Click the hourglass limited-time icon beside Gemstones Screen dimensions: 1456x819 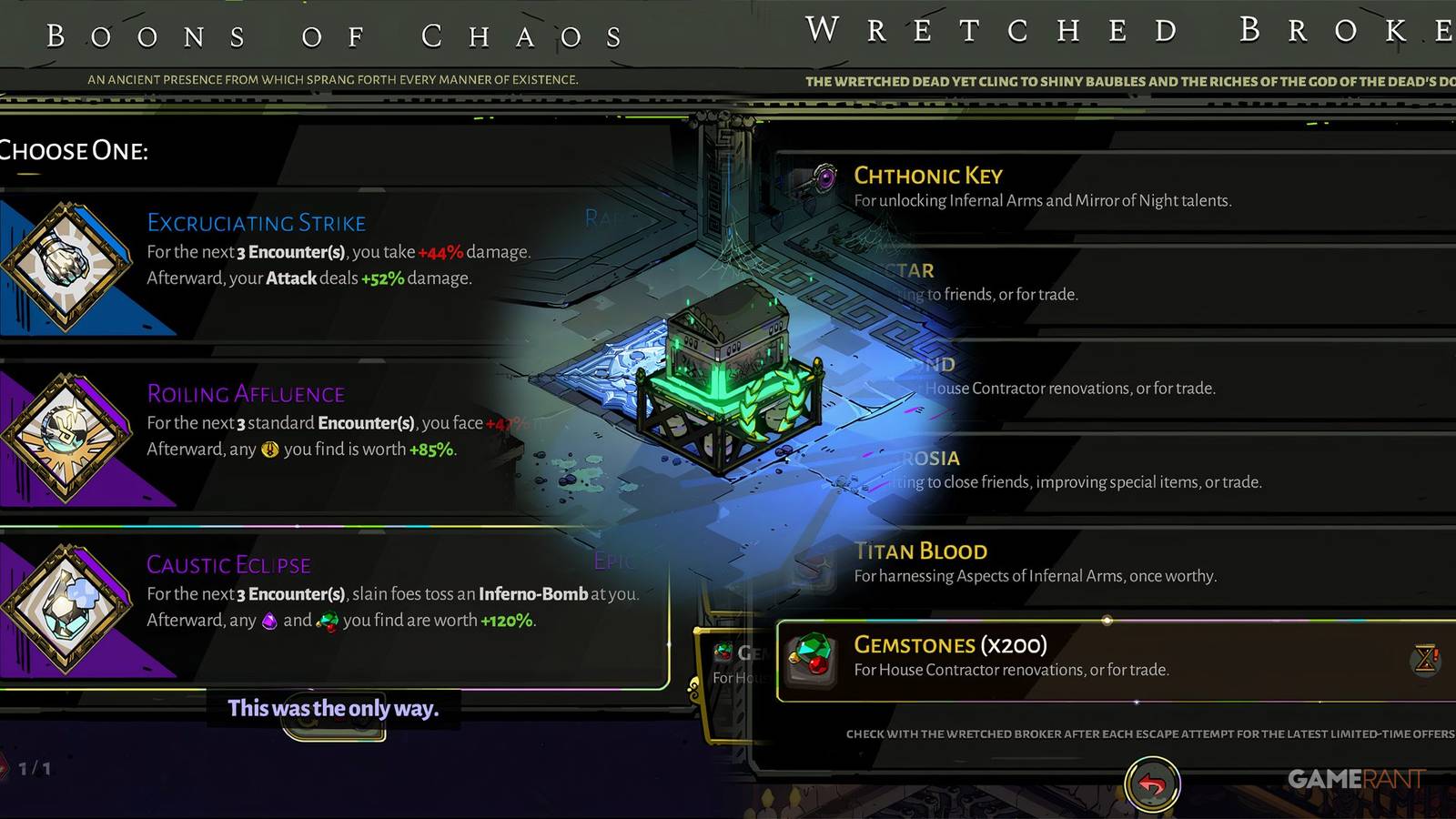(1426, 657)
